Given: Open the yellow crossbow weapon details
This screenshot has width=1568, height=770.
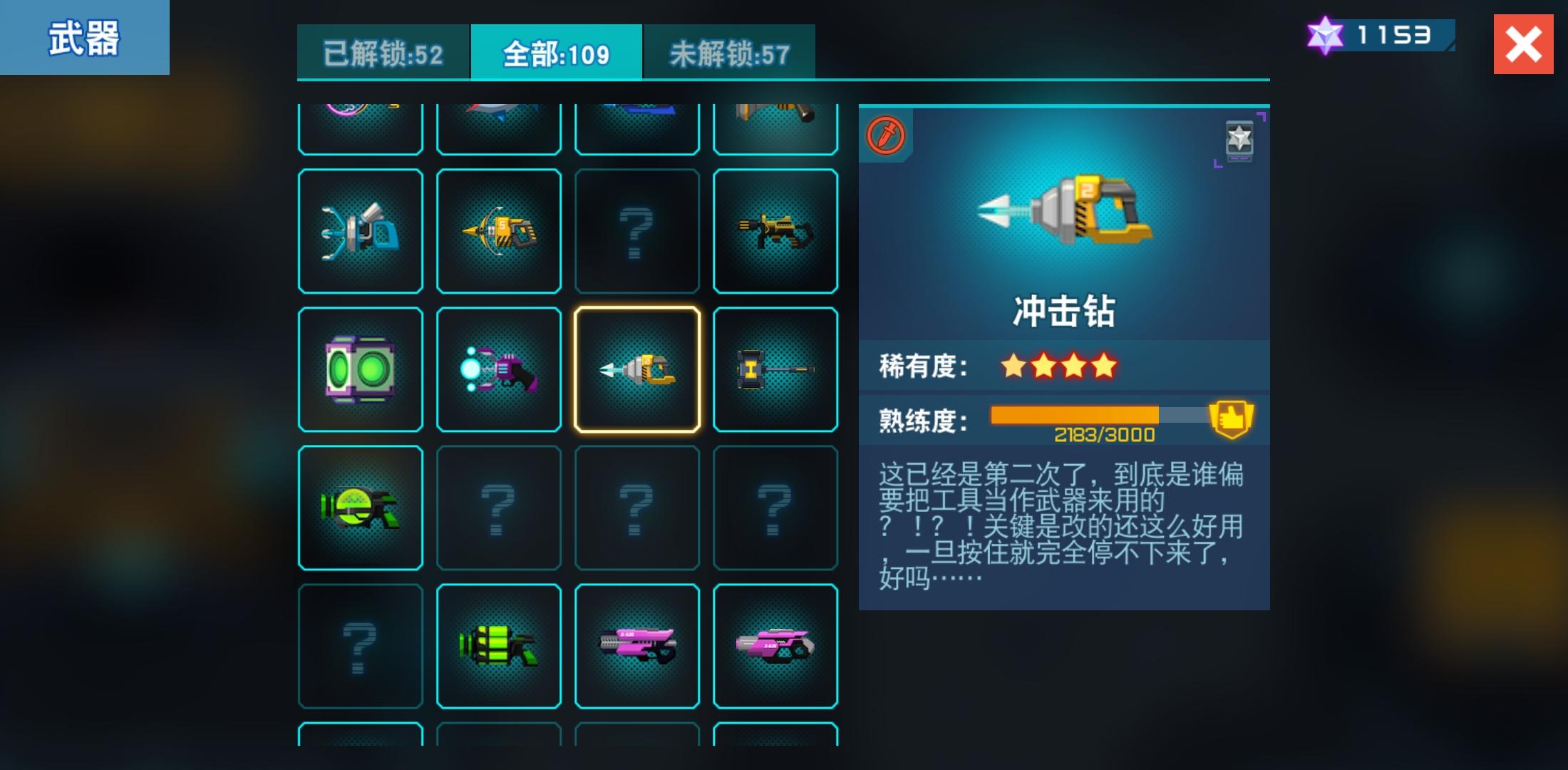Looking at the screenshot, I should coord(499,230).
